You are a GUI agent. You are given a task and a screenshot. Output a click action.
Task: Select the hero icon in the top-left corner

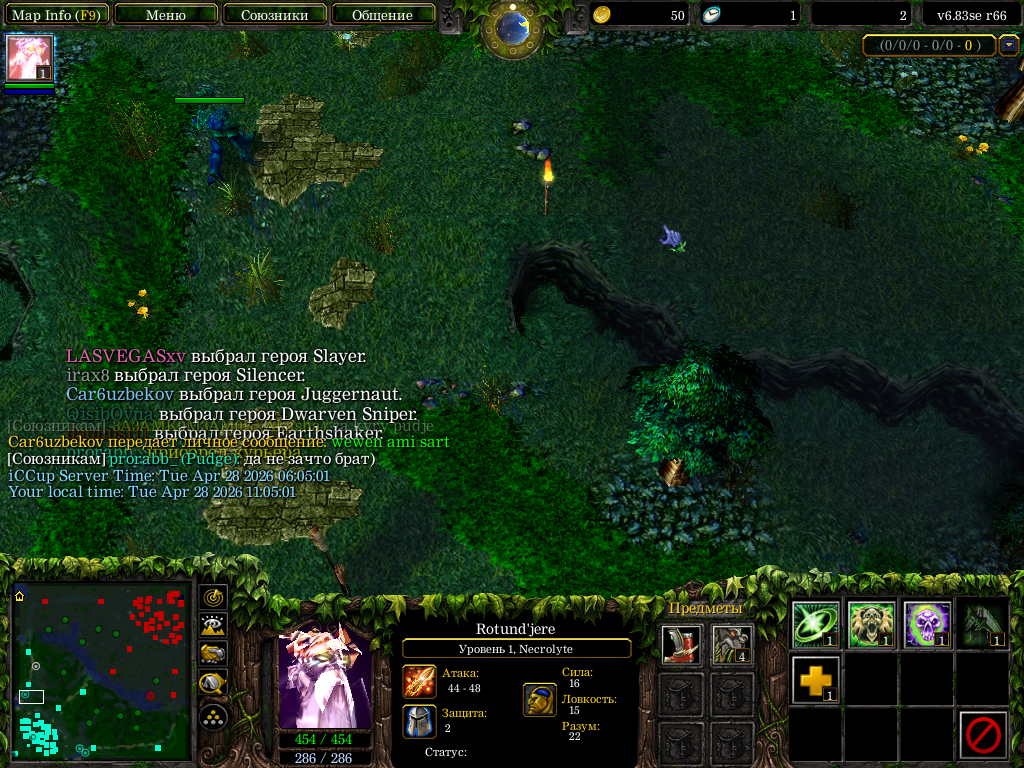tap(30, 58)
